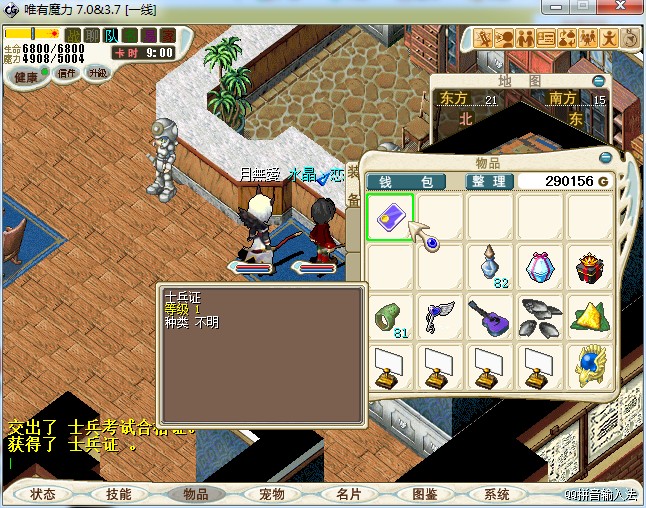
Task: Select the purple guitar item slot
Action: click(x=490, y=318)
